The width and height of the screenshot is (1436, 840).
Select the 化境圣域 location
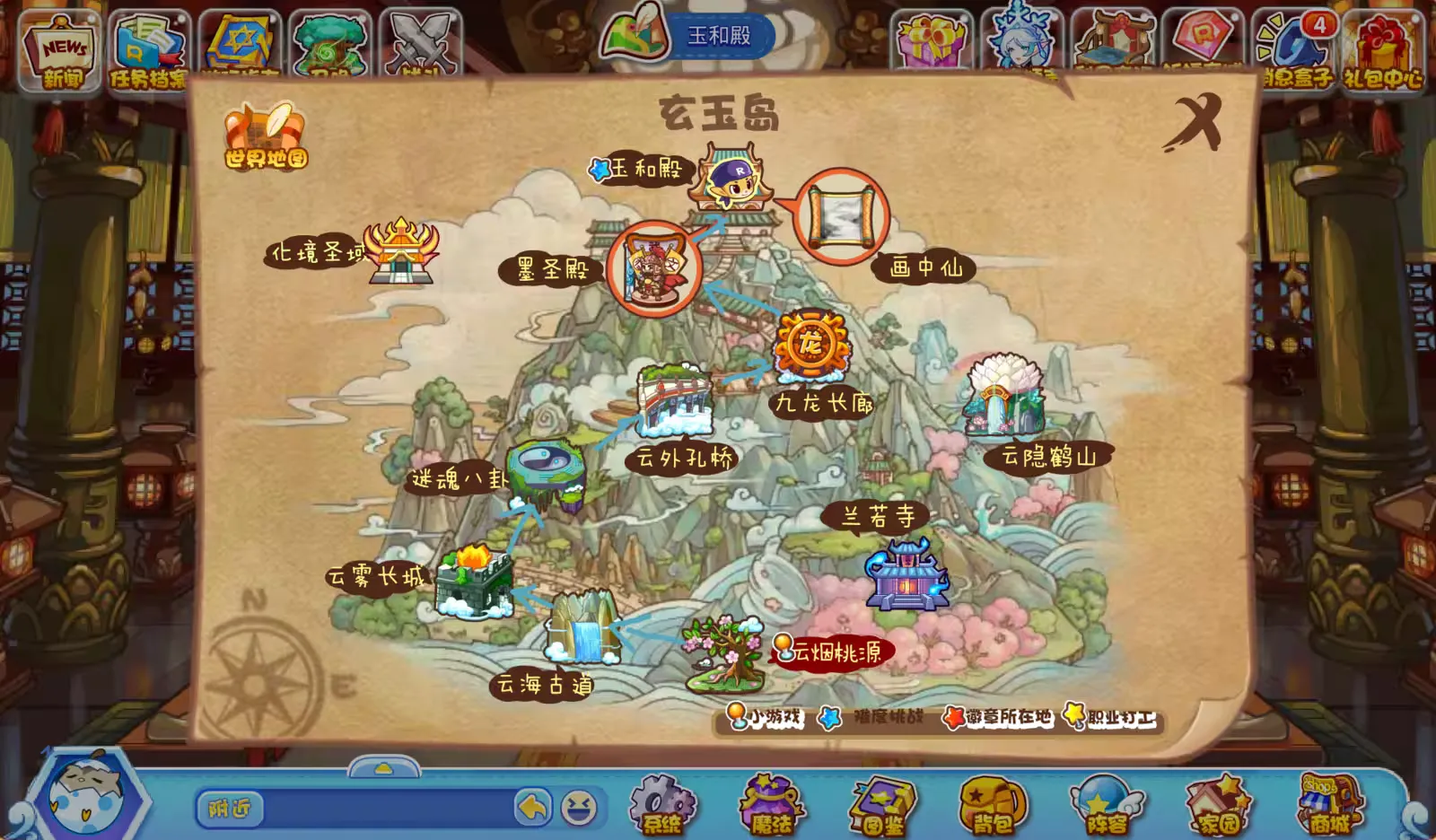pos(401,250)
